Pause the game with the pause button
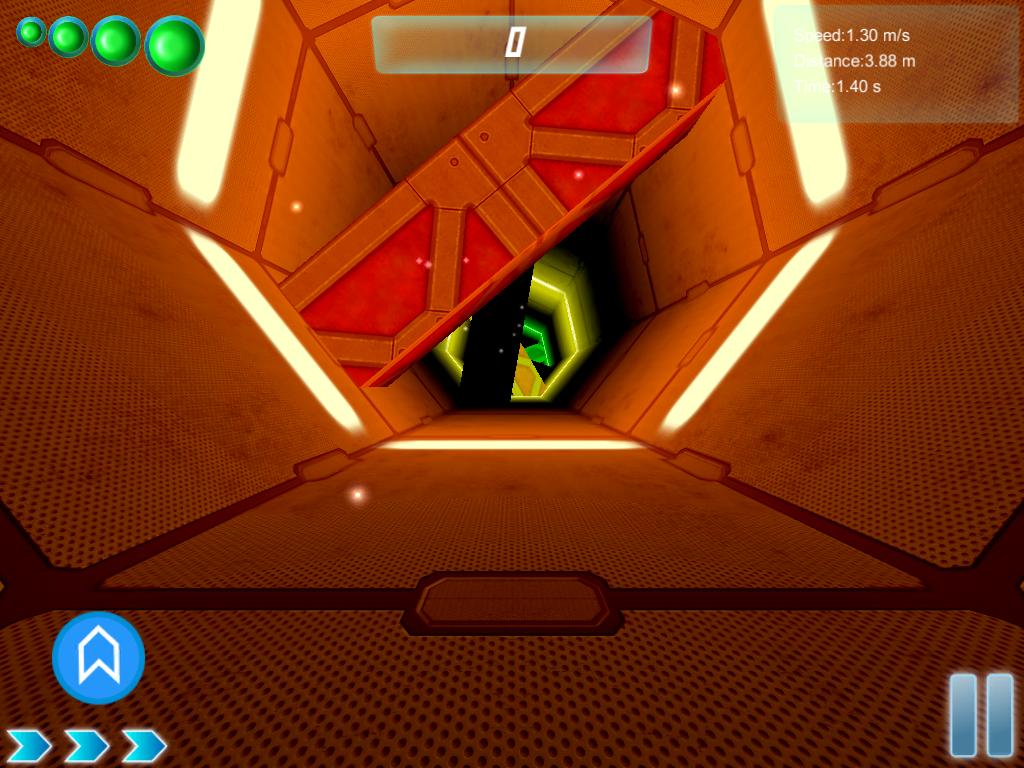 981,715
